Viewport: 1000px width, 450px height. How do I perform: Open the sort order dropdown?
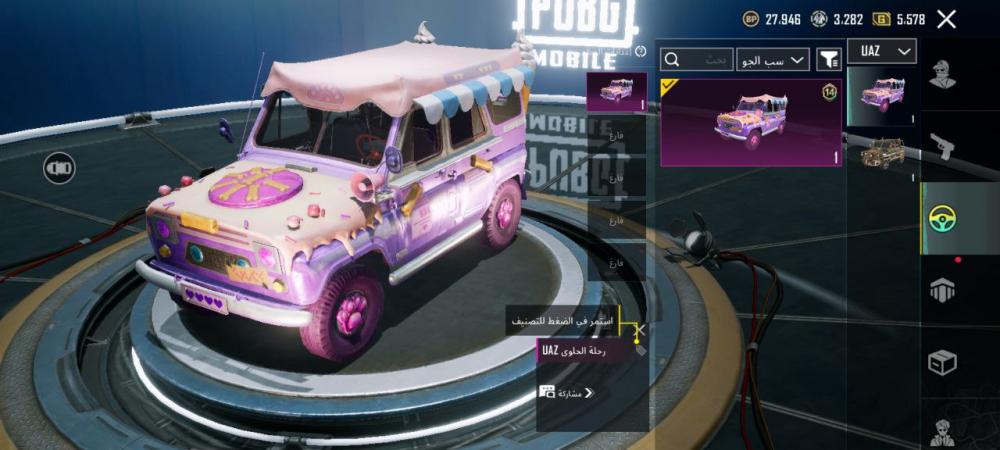[773, 60]
